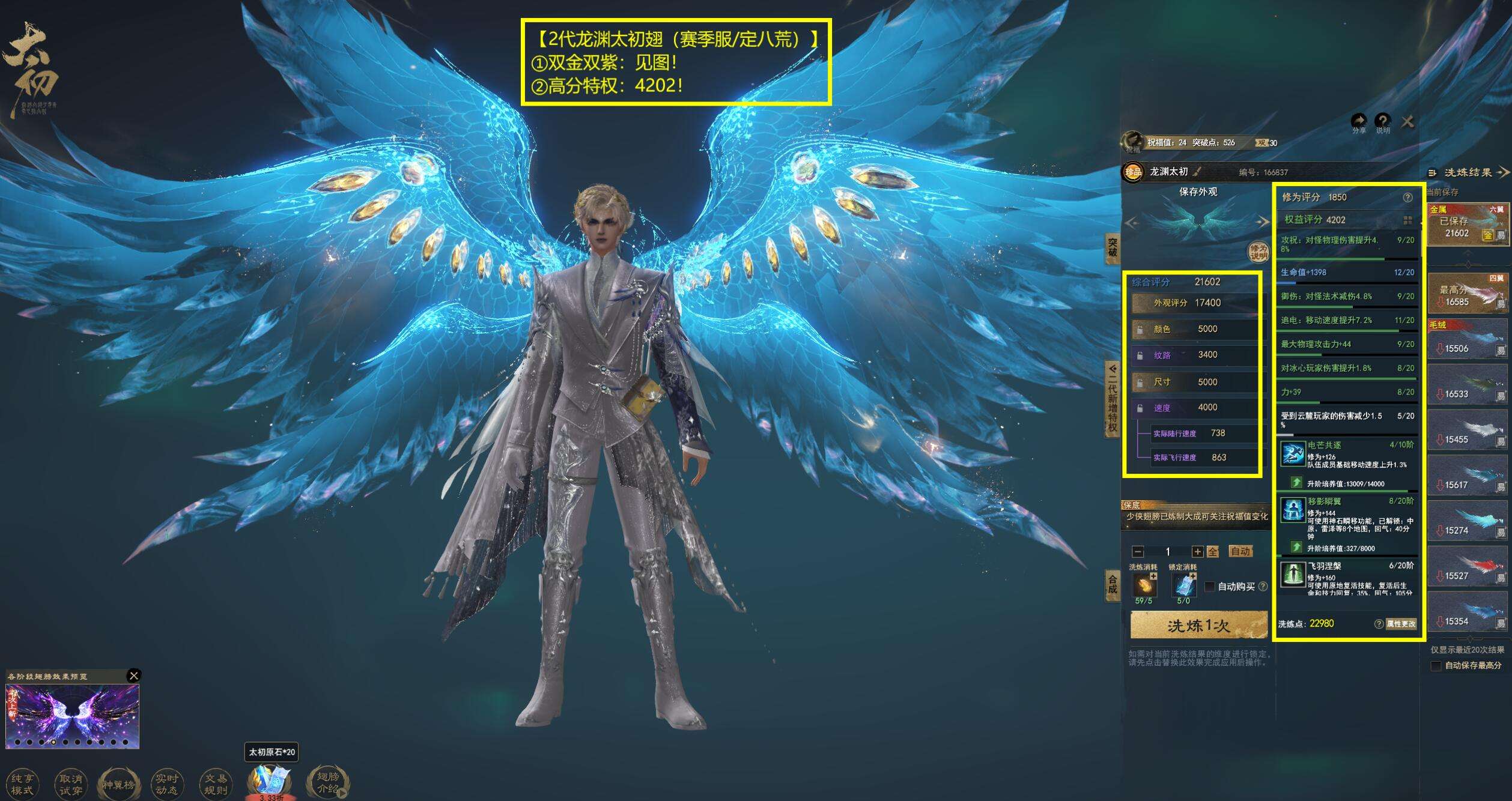
Task: Activate the 自动 auto refine button
Action: [1240, 551]
